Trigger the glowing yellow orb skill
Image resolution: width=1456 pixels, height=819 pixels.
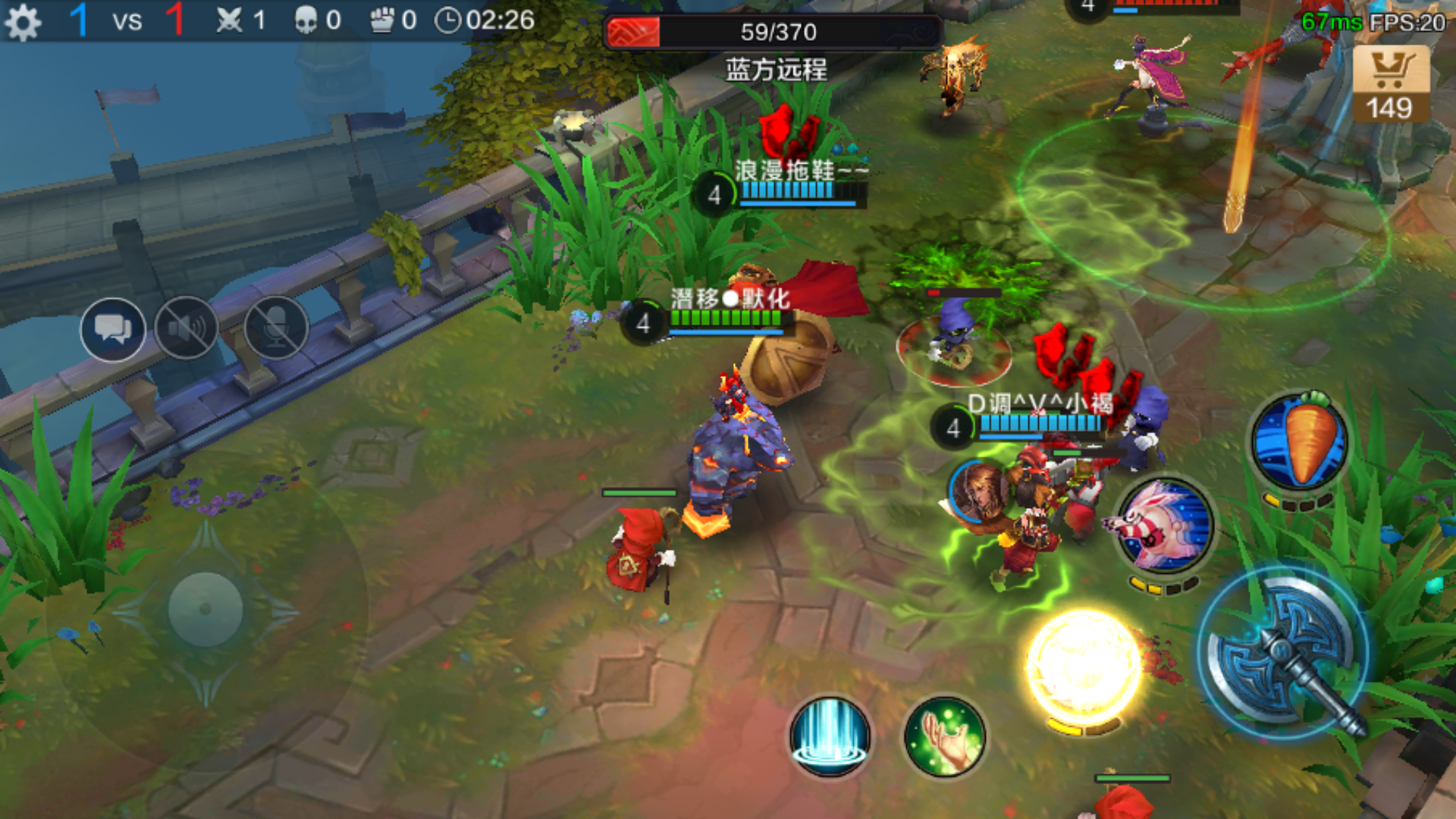(1084, 666)
